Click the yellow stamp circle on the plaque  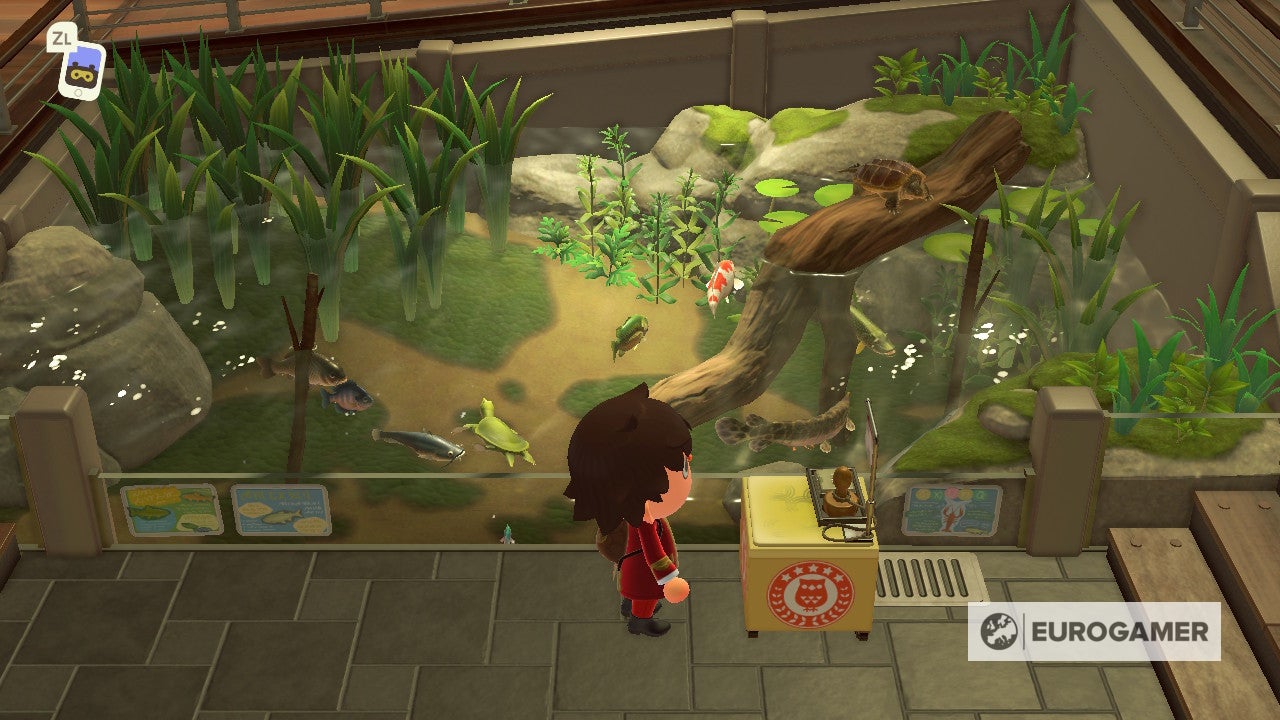923,494
